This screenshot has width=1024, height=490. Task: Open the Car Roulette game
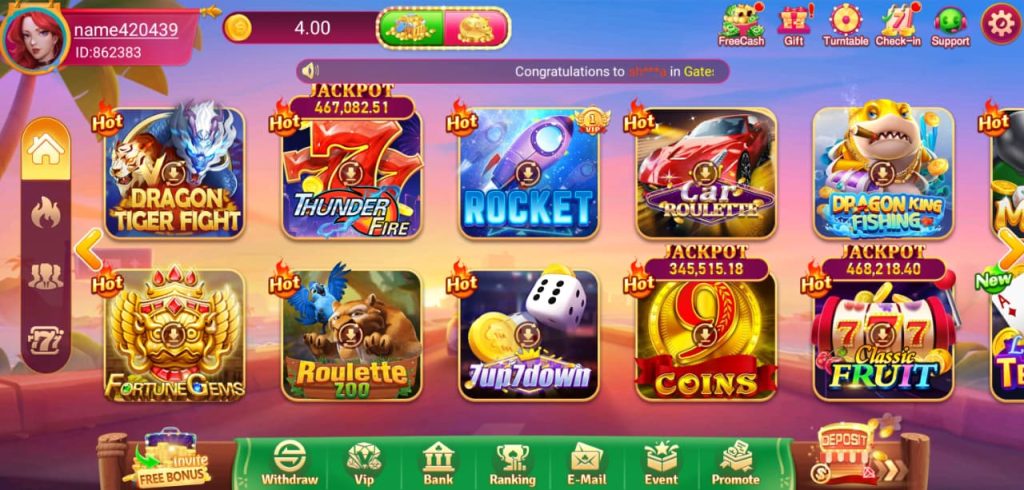coord(705,175)
